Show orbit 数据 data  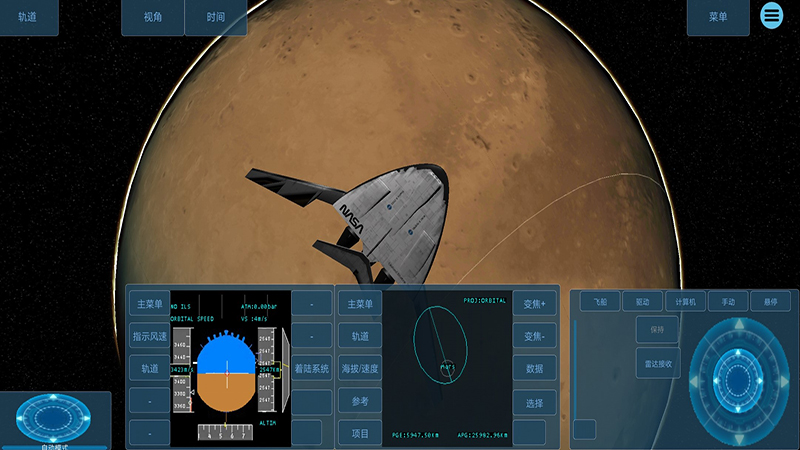pos(535,369)
